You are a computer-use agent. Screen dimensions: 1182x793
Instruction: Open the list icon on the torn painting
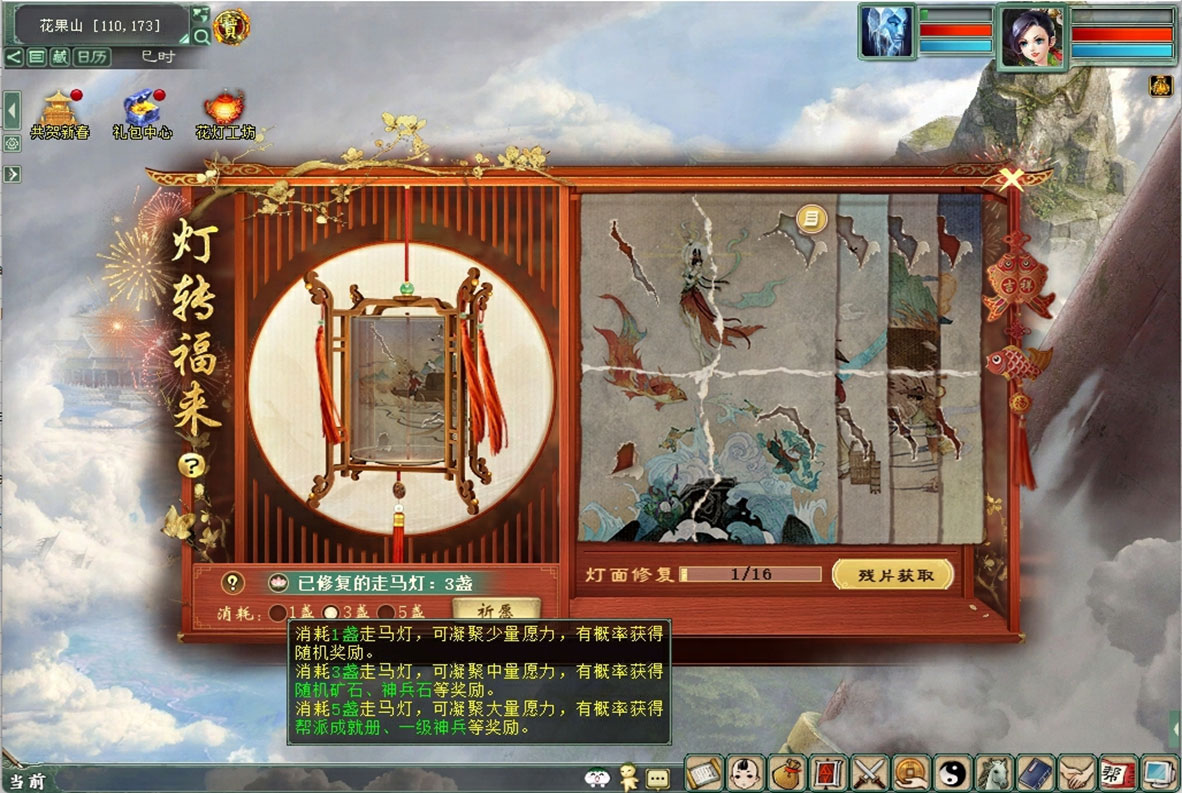point(812,219)
